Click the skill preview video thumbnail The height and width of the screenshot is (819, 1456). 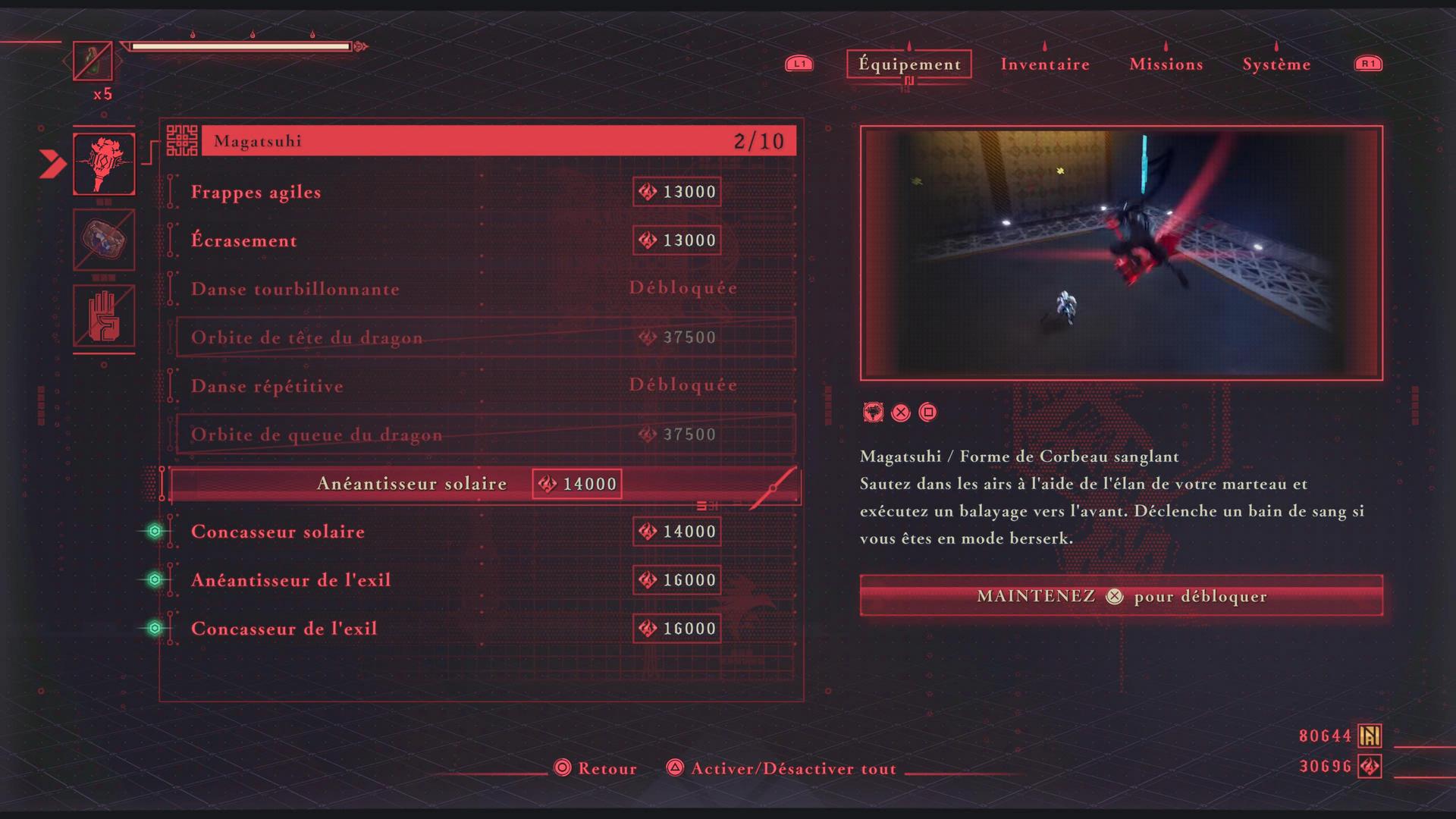pos(1121,253)
